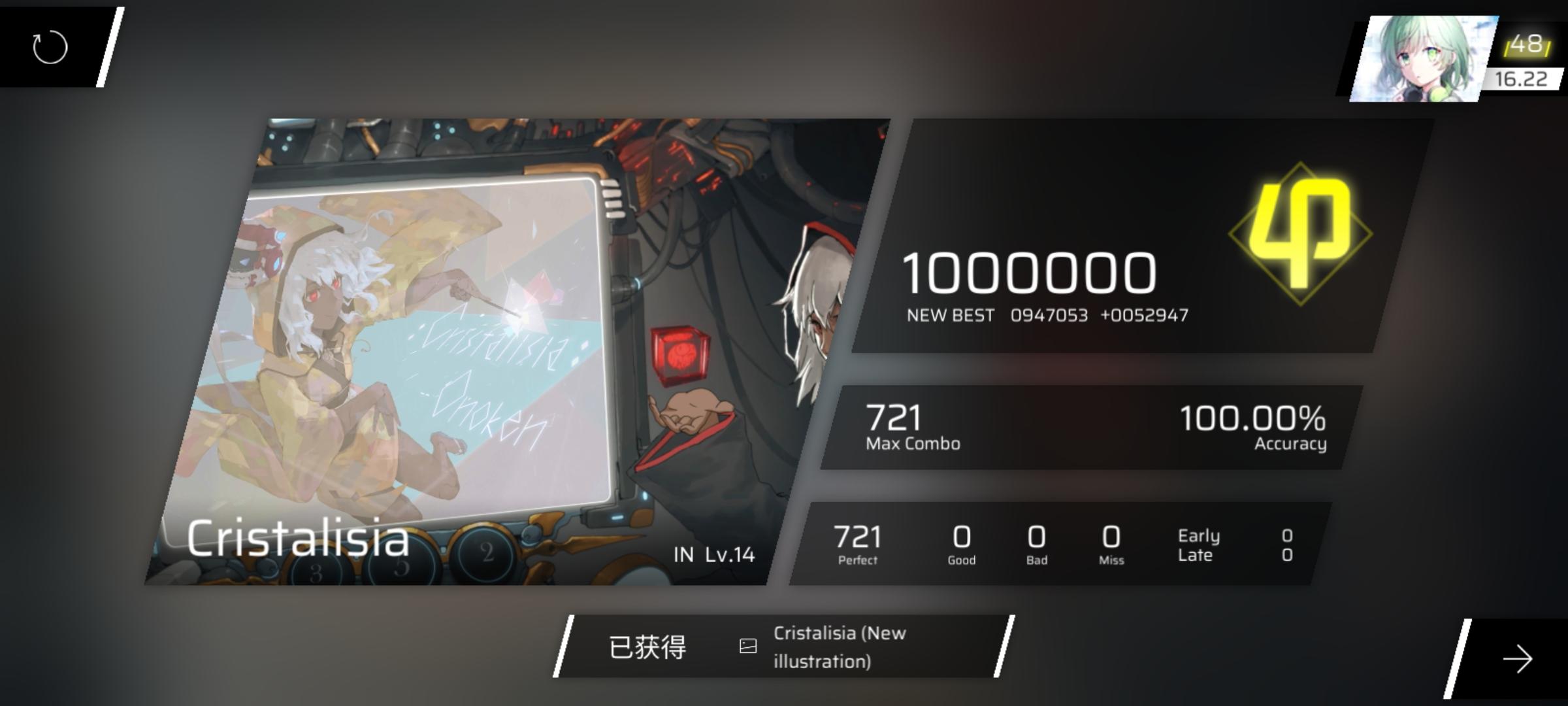Select the RKS value 16.22 display
This screenshot has width=1568, height=706.
click(1522, 80)
